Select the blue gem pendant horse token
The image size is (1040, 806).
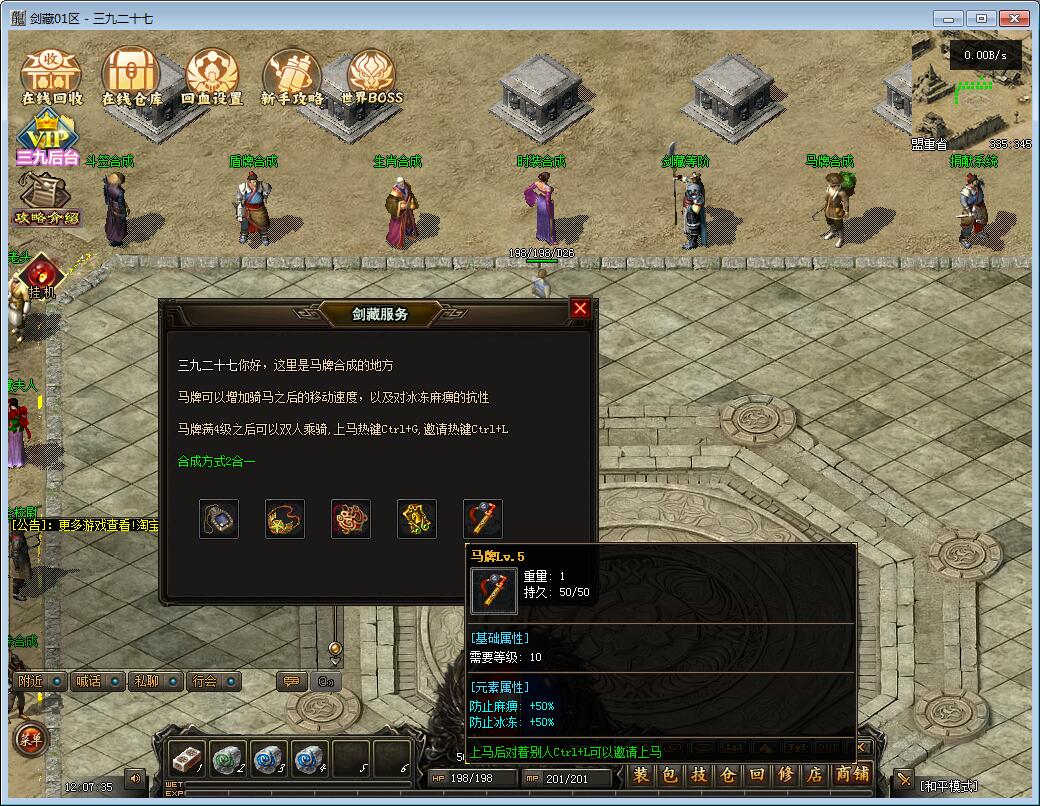[219, 519]
